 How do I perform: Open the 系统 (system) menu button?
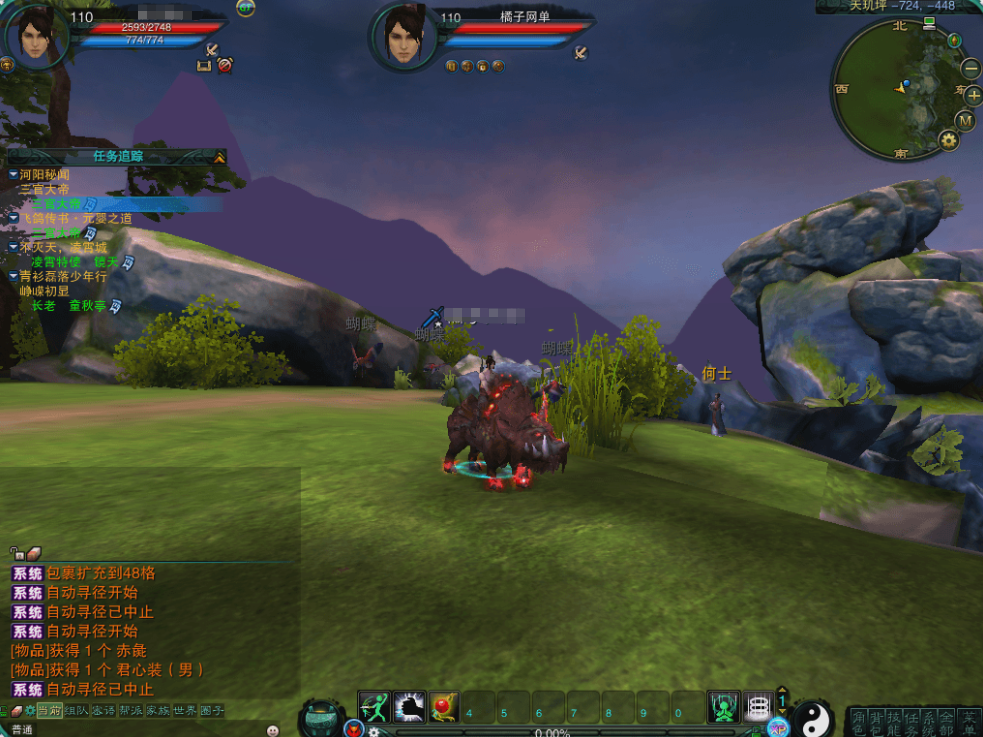click(929, 722)
